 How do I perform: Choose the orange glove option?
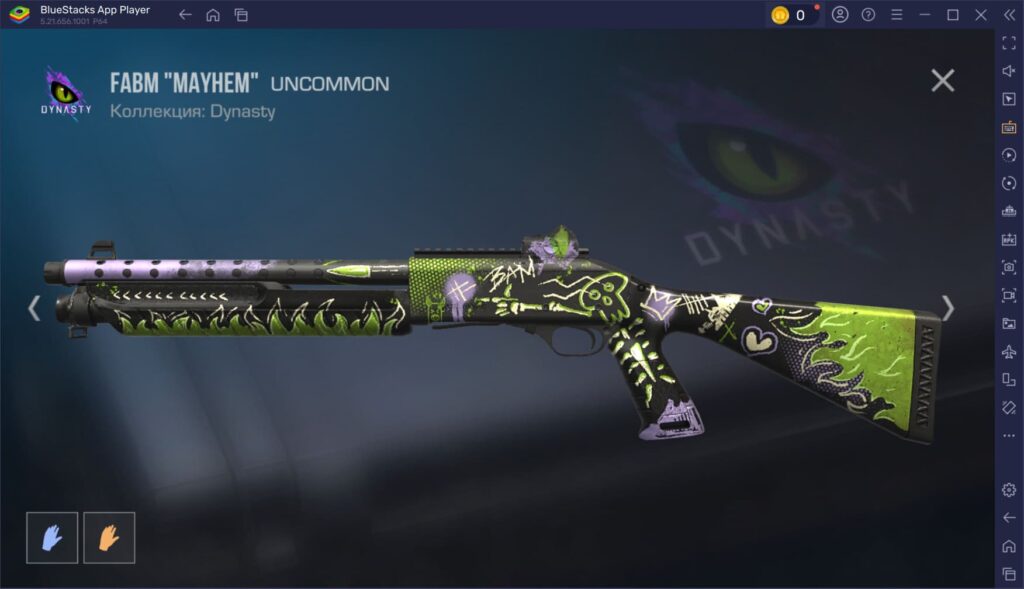coord(109,537)
